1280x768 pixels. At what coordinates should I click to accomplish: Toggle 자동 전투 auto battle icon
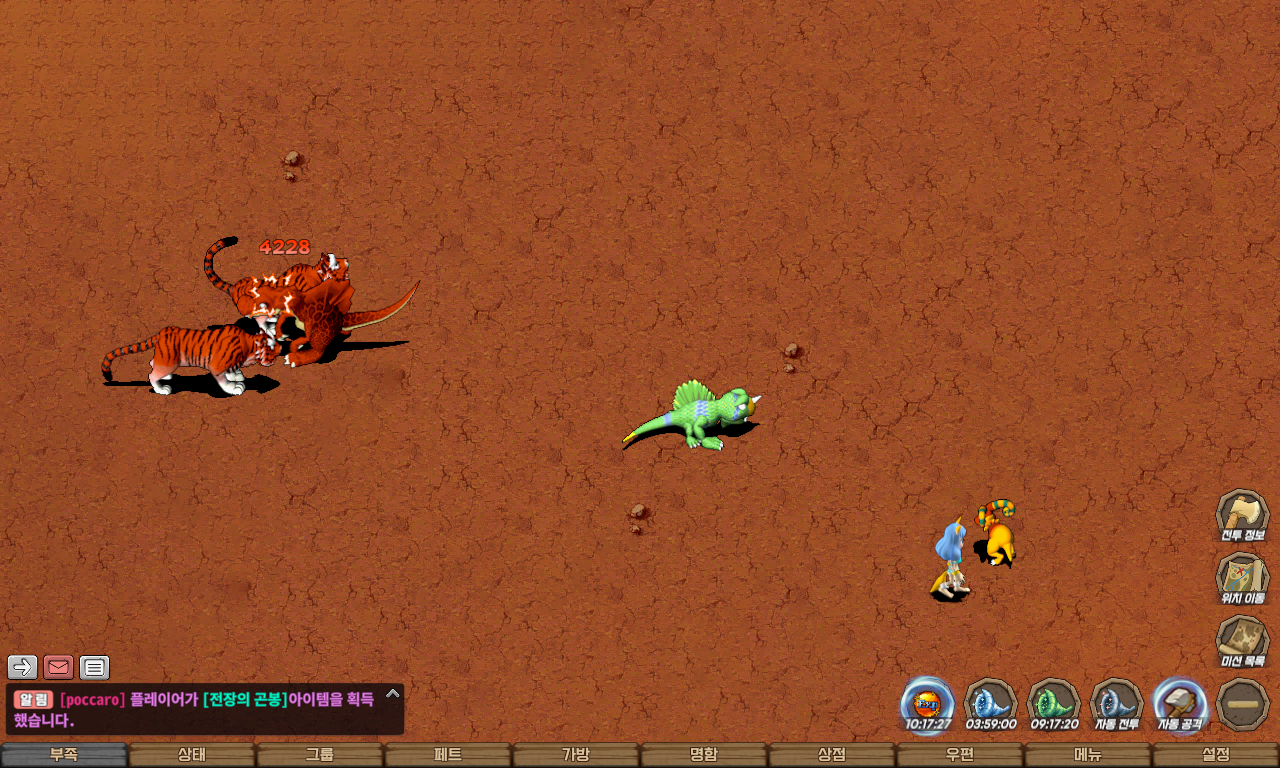tap(1116, 702)
